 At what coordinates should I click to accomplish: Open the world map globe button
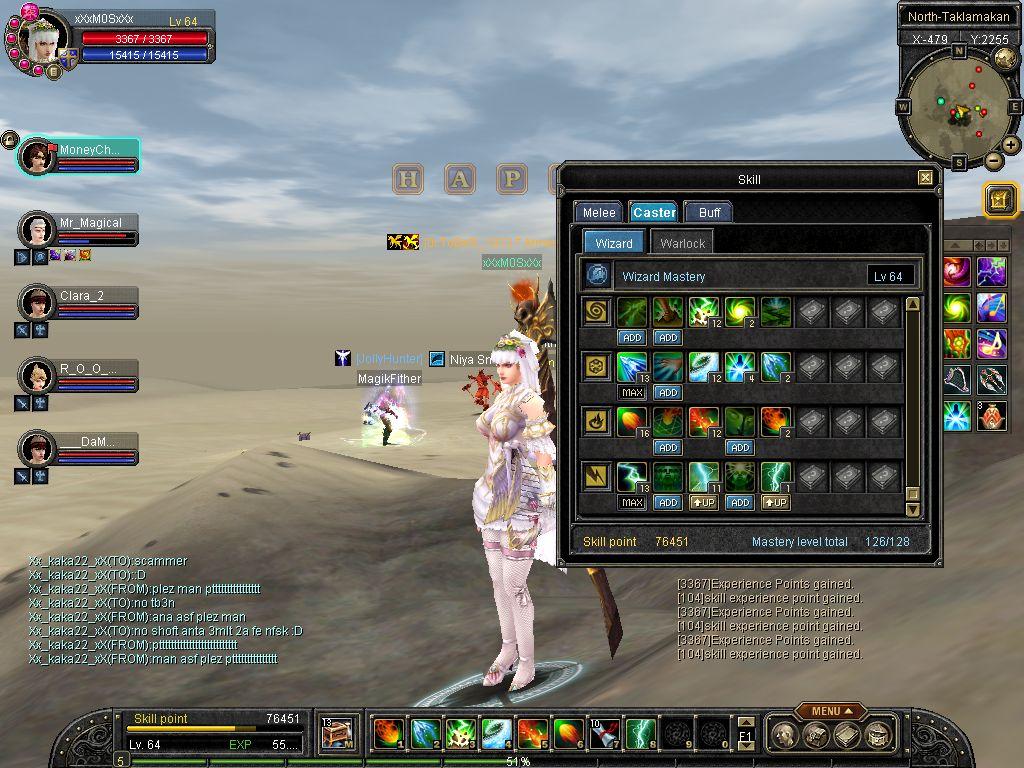pyautogui.click(x=1005, y=58)
